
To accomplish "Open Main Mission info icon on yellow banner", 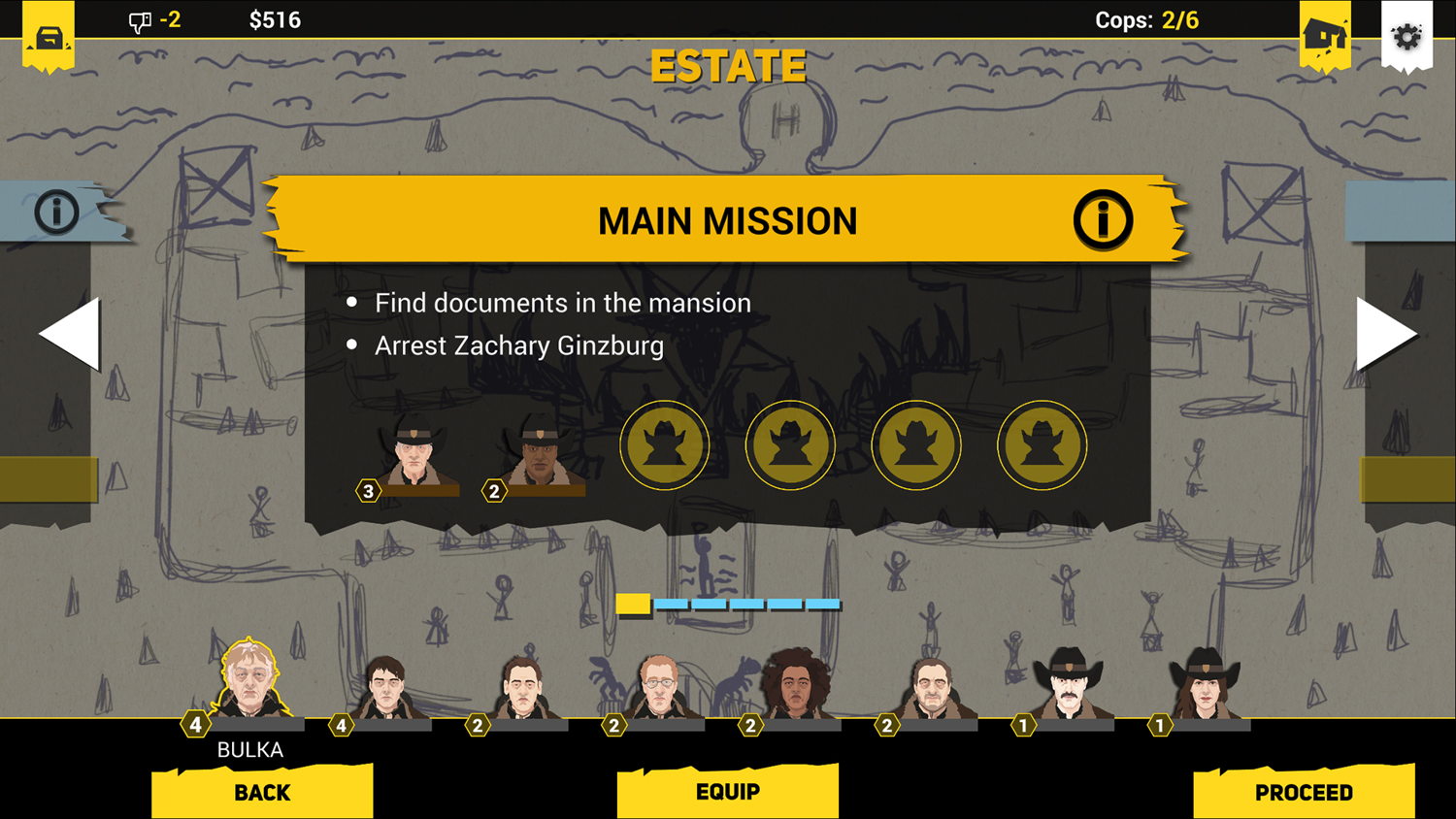I will click(1103, 220).
